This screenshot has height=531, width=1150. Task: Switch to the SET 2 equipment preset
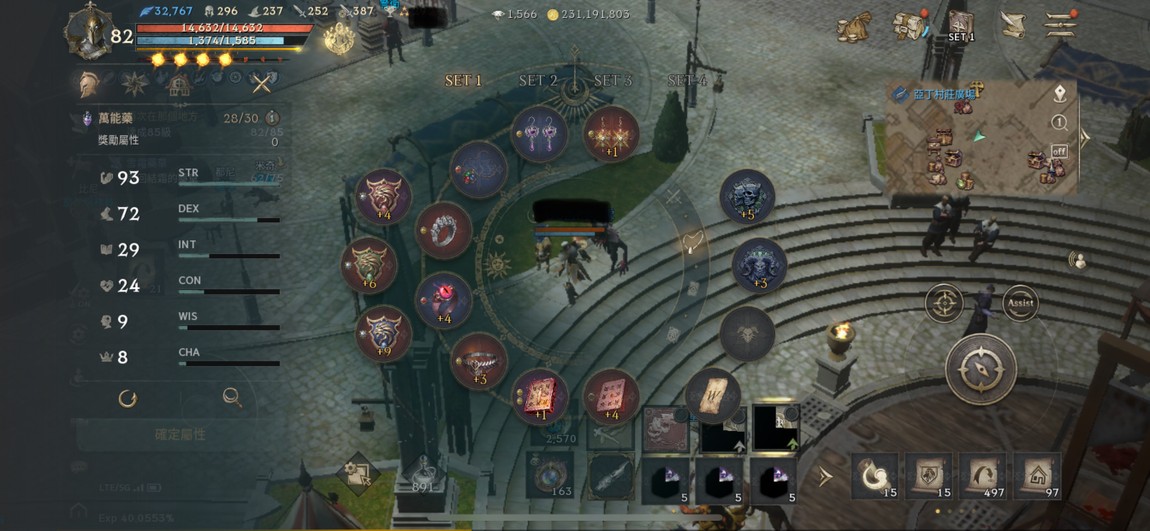pyautogui.click(x=538, y=80)
